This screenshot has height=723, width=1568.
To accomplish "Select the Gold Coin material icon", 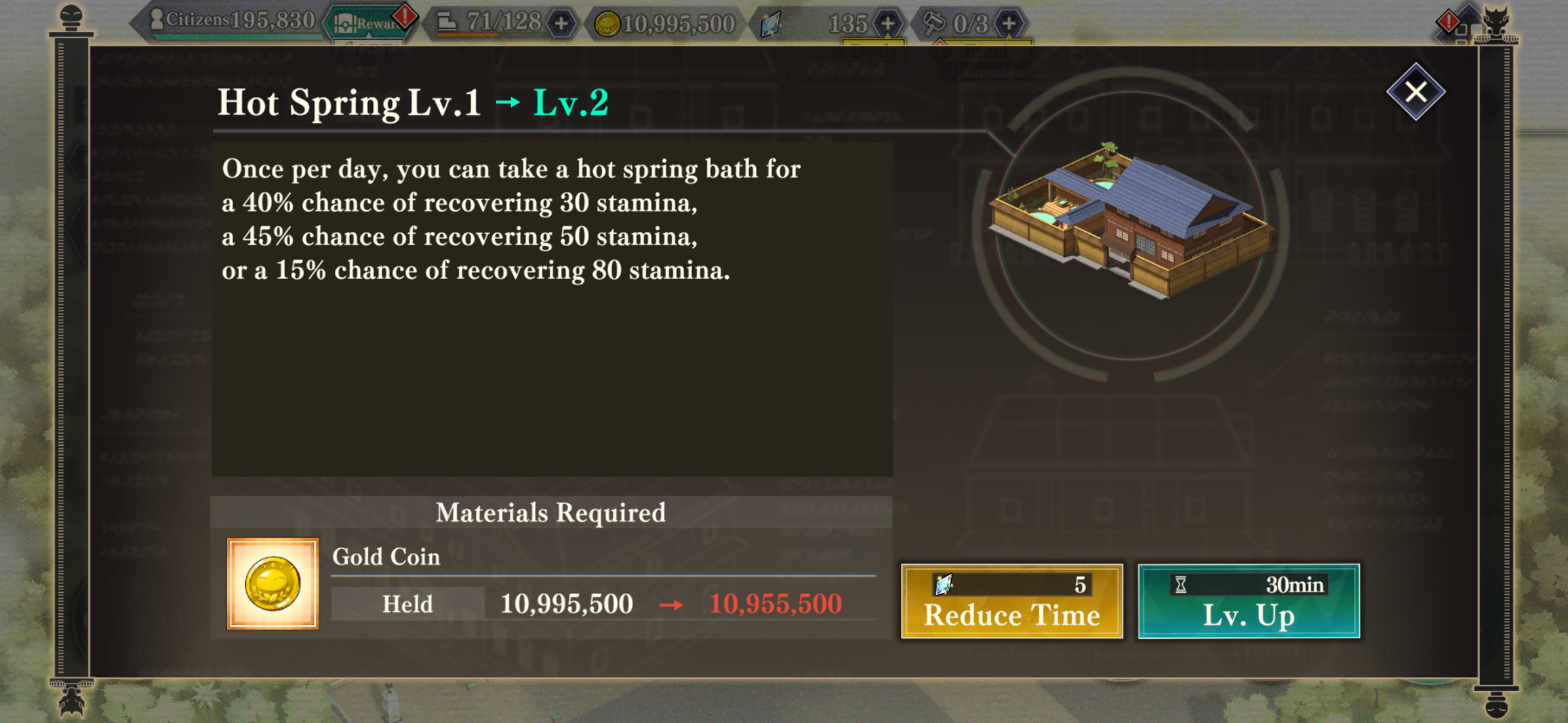I will pos(272,584).
